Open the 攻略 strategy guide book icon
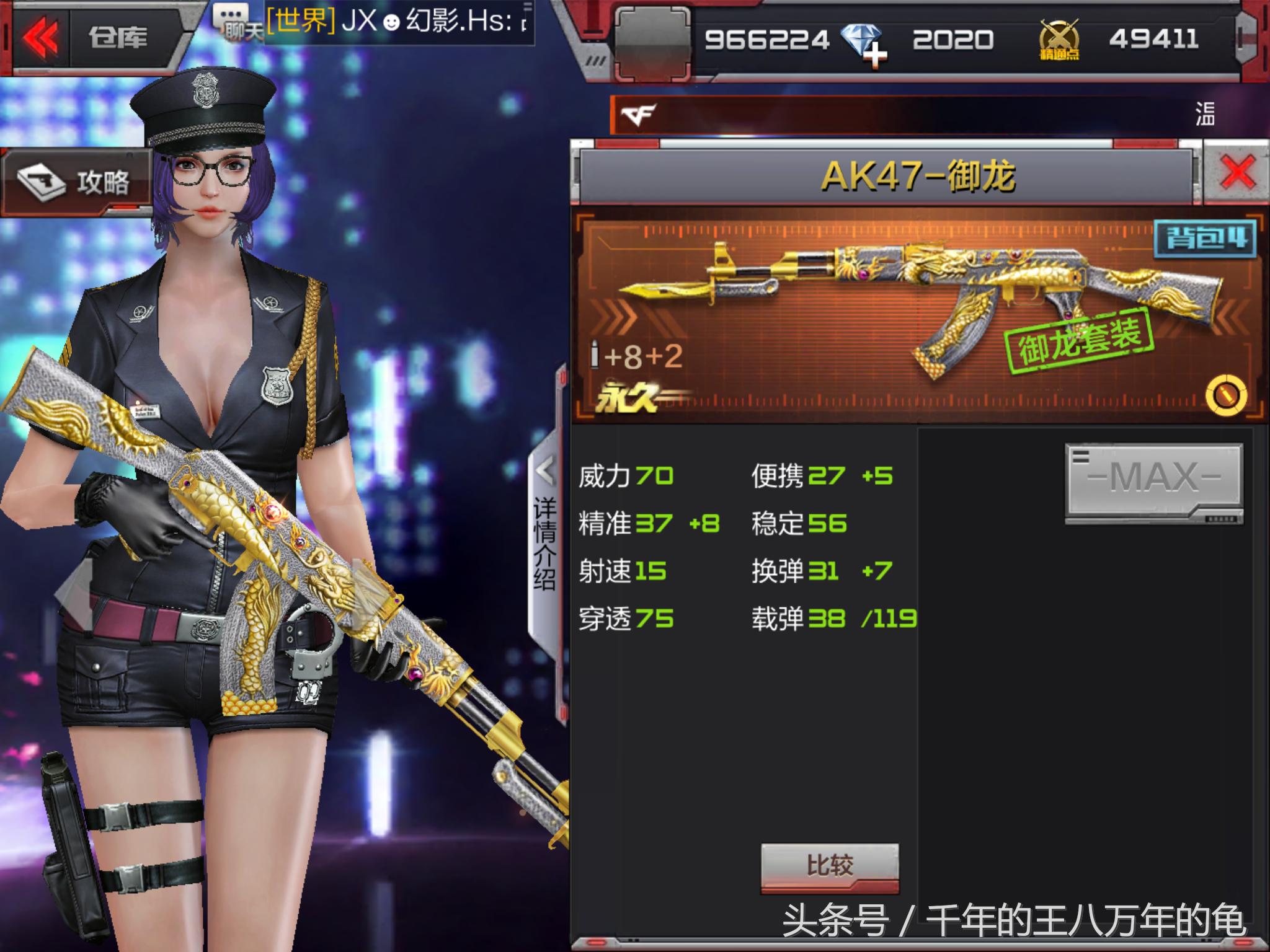 [40, 180]
